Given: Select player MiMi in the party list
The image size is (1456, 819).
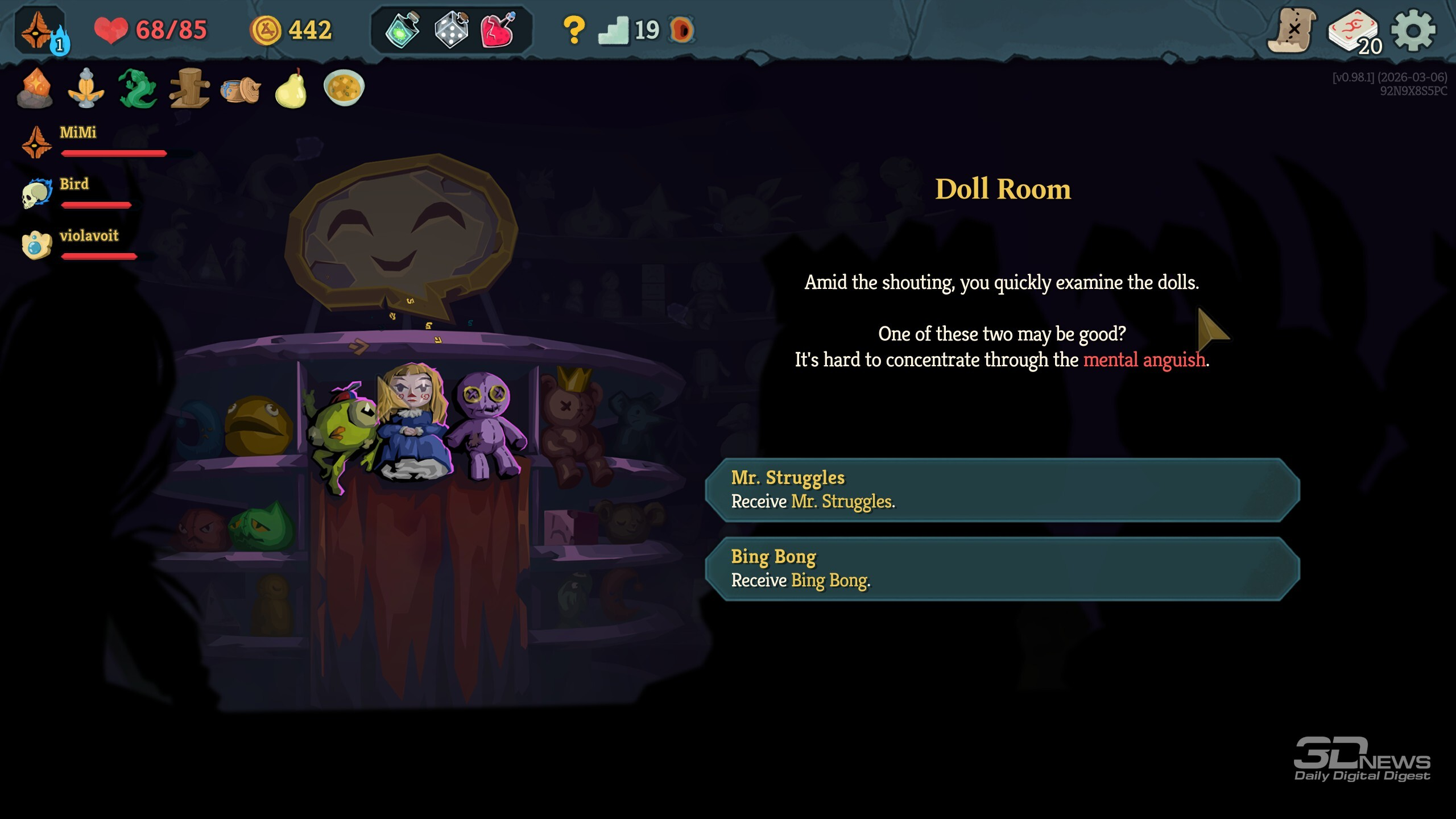Looking at the screenshot, I should [78, 133].
